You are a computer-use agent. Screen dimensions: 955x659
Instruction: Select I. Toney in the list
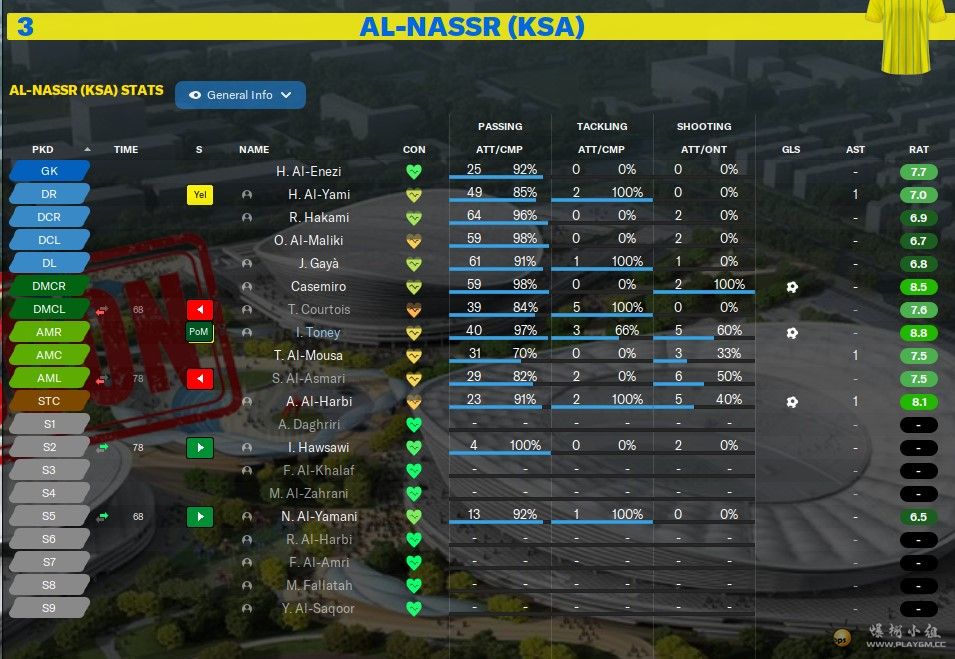pos(317,333)
